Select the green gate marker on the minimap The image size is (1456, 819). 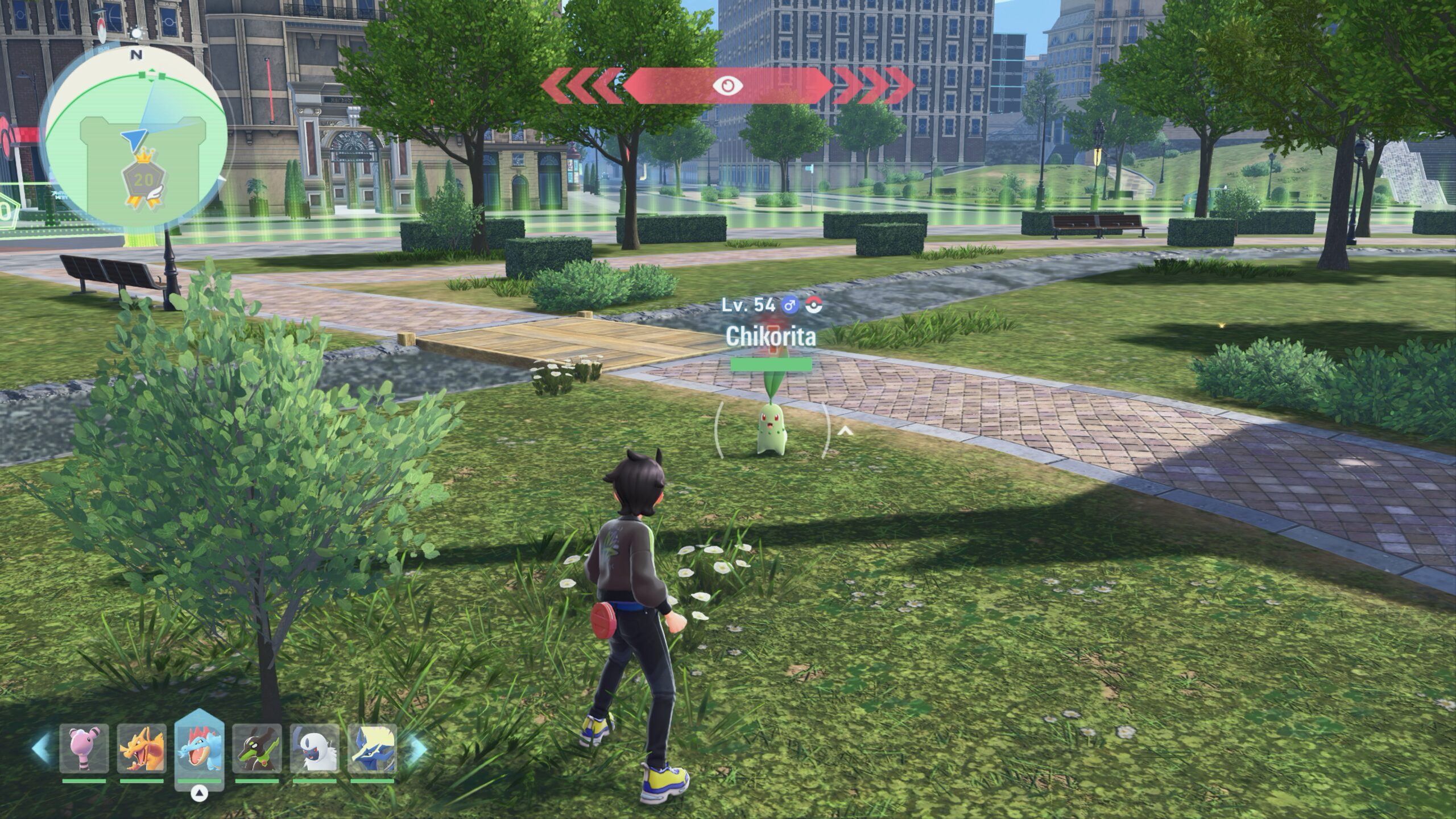tap(152, 75)
